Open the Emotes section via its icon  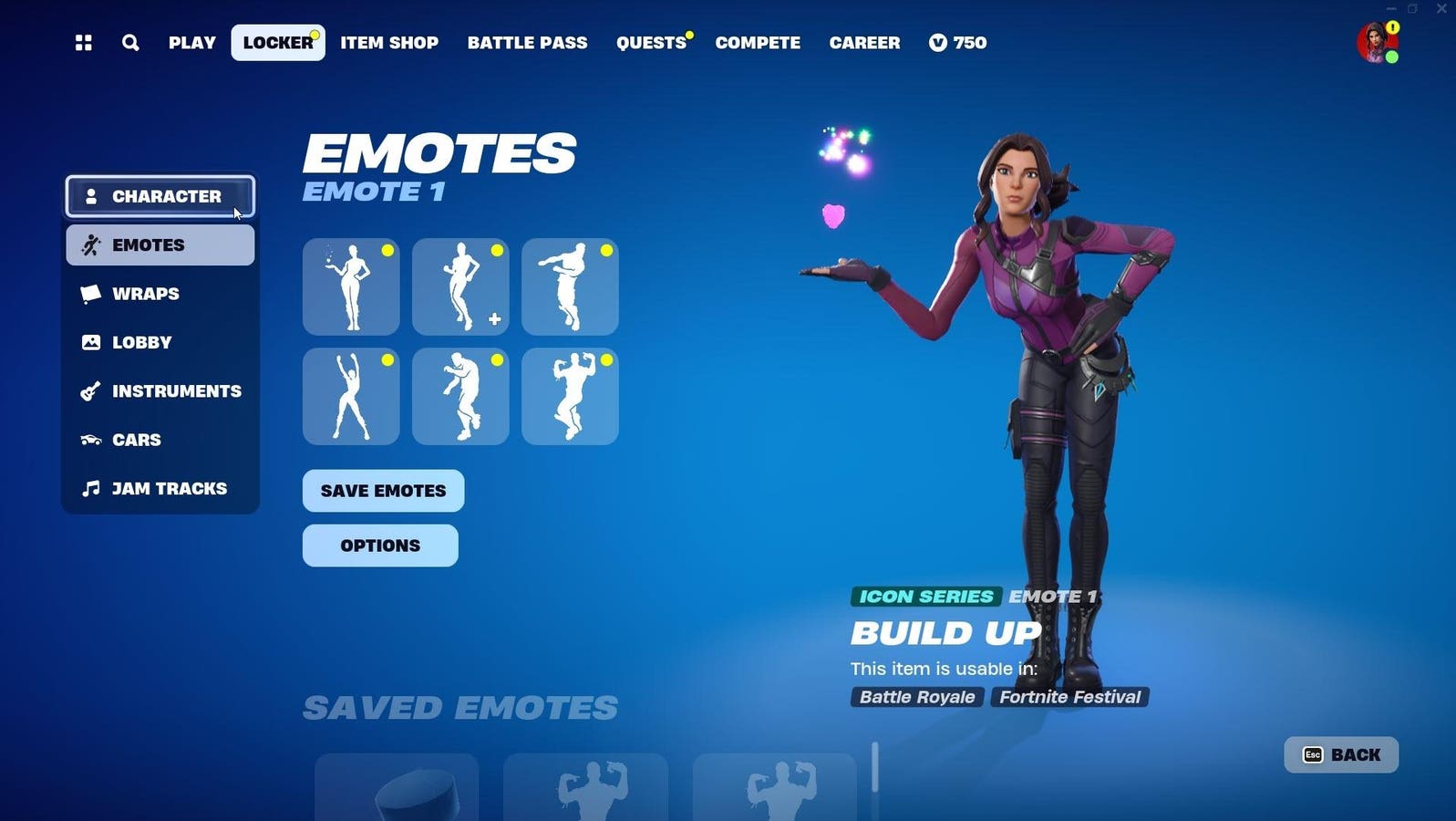tap(90, 244)
